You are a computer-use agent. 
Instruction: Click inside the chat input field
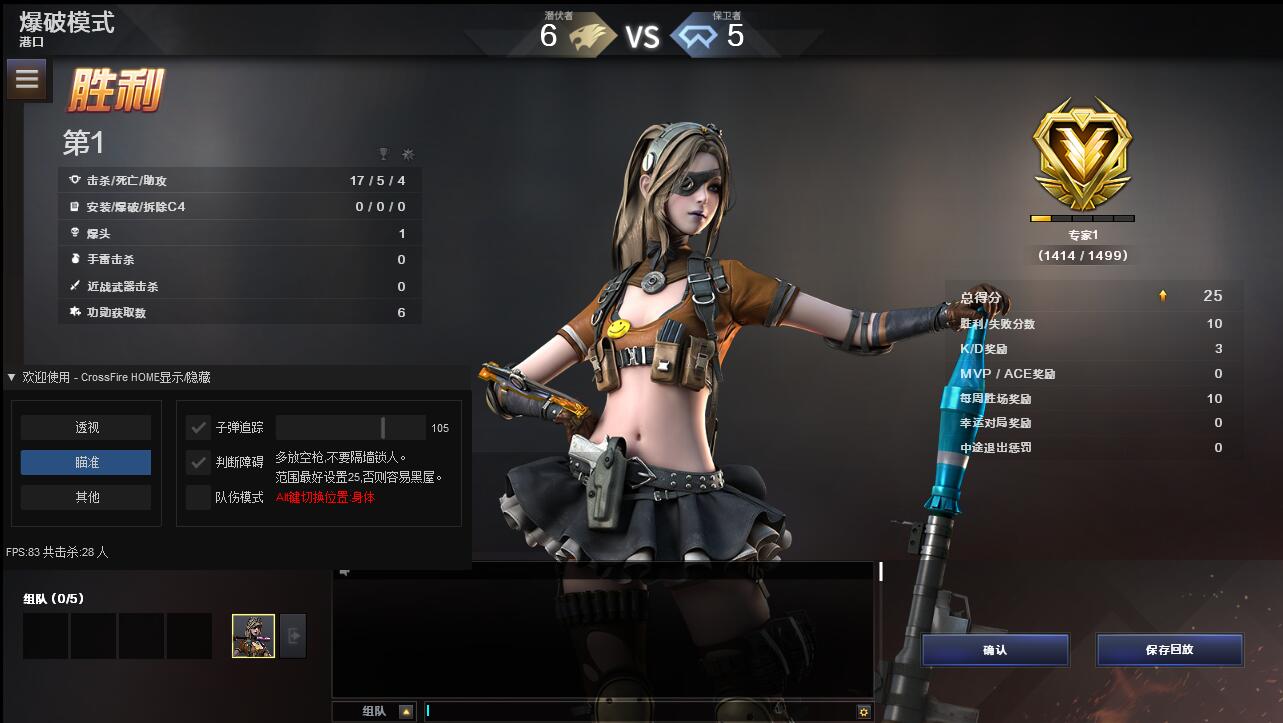click(x=600, y=710)
